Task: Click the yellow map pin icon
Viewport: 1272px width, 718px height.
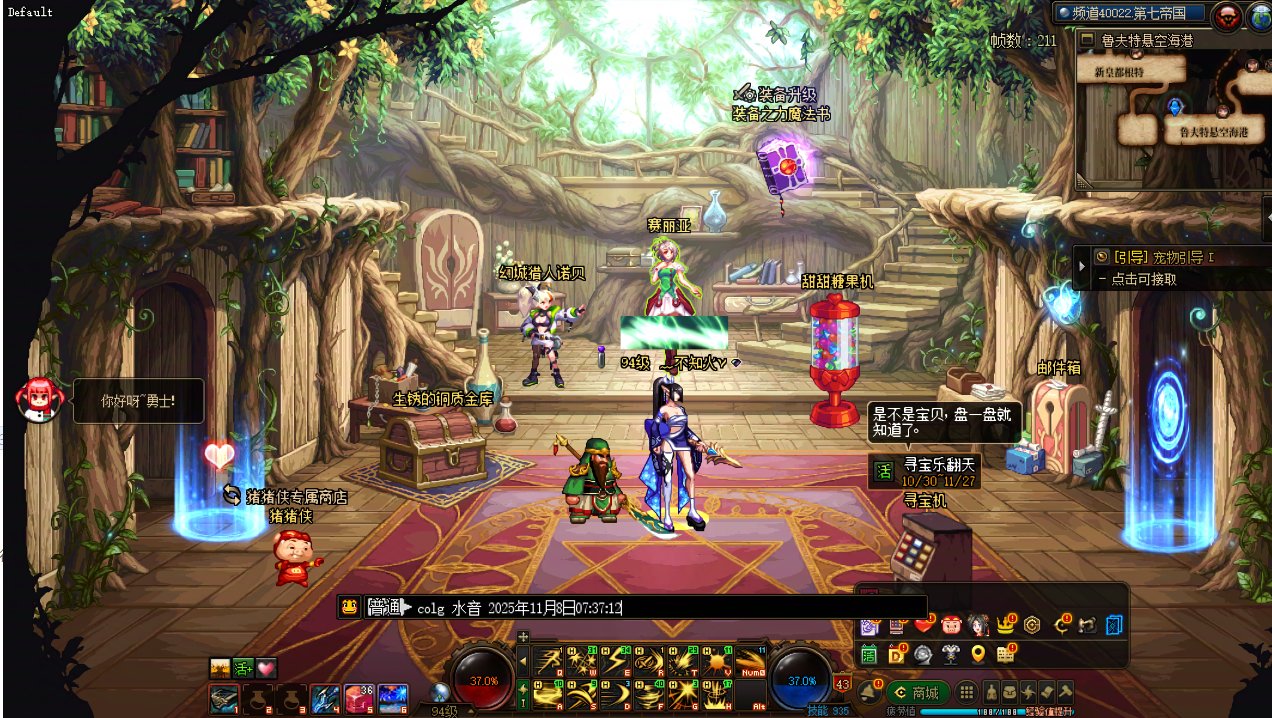Action: (978, 654)
